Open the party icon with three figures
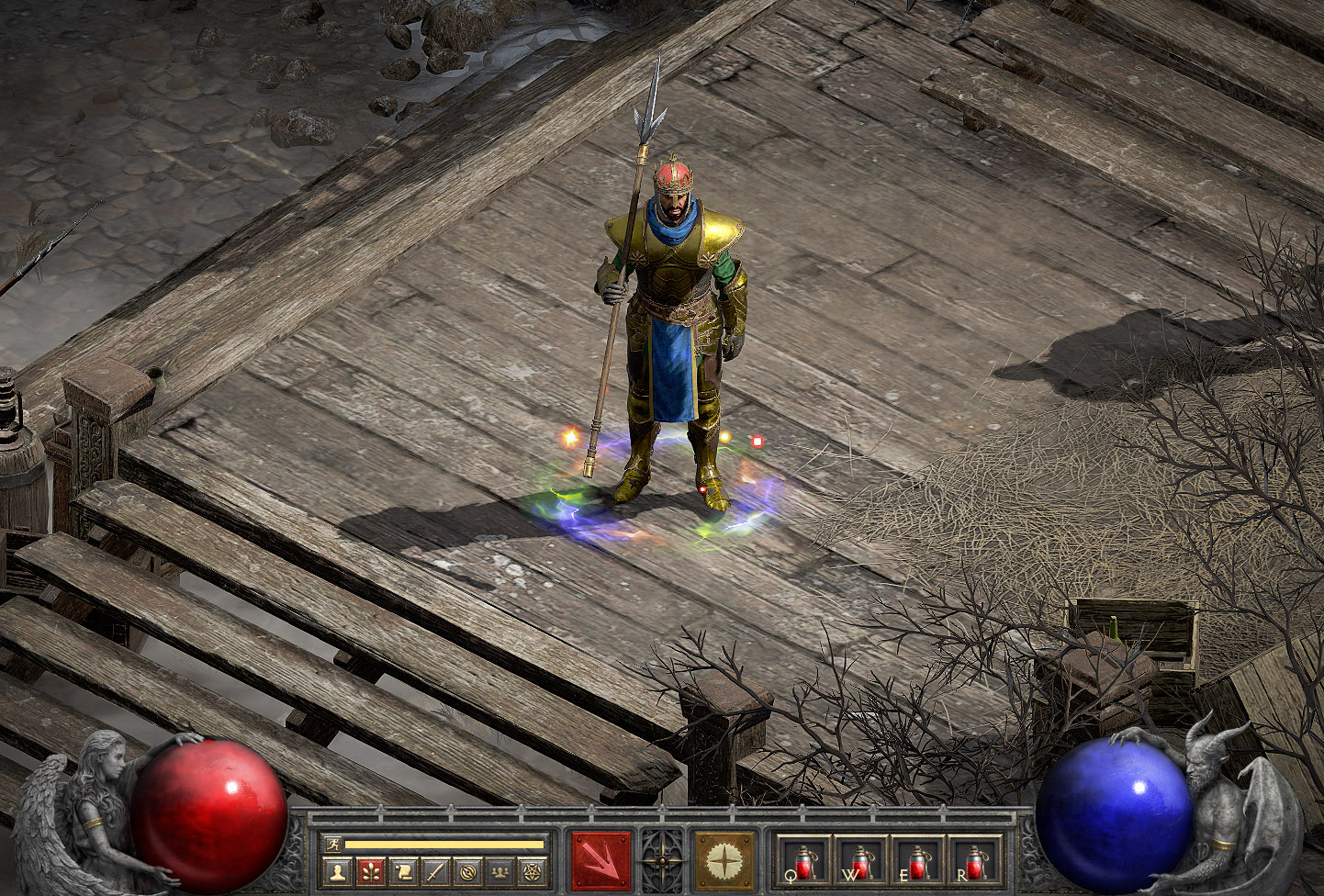Viewport: 1324px width, 896px height. [499, 871]
